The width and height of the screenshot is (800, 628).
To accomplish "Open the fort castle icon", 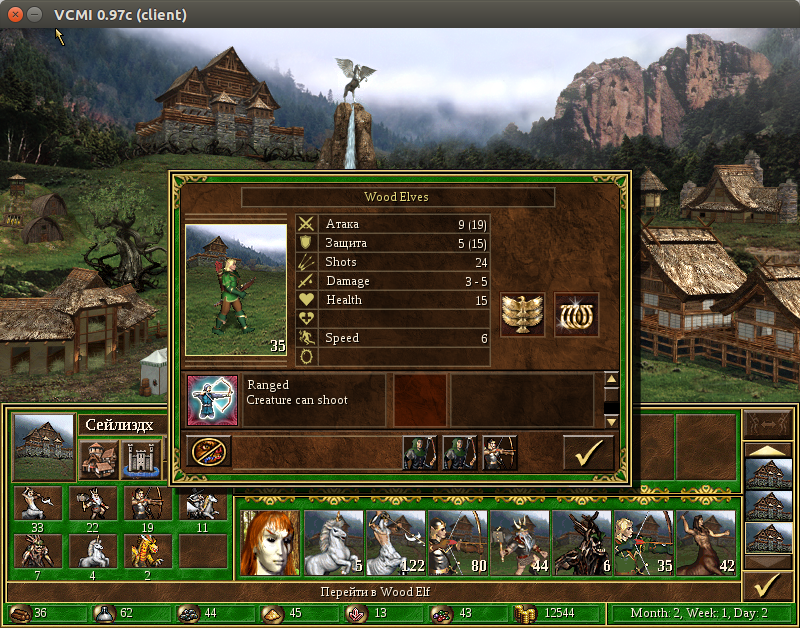I will (141, 459).
